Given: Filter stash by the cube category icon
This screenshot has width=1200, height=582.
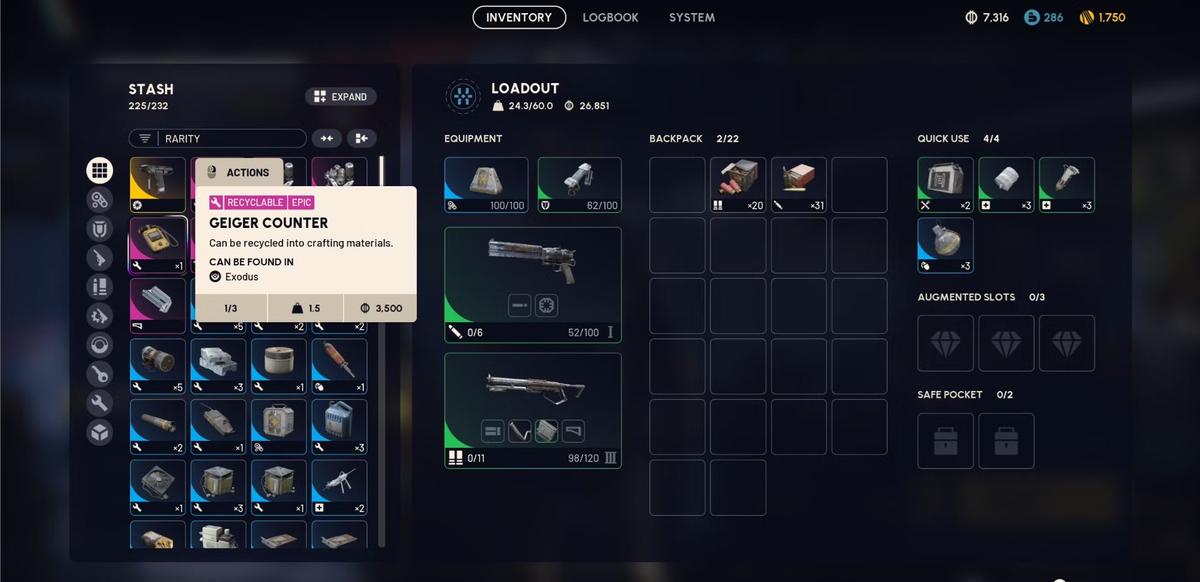Looking at the screenshot, I should [99, 433].
